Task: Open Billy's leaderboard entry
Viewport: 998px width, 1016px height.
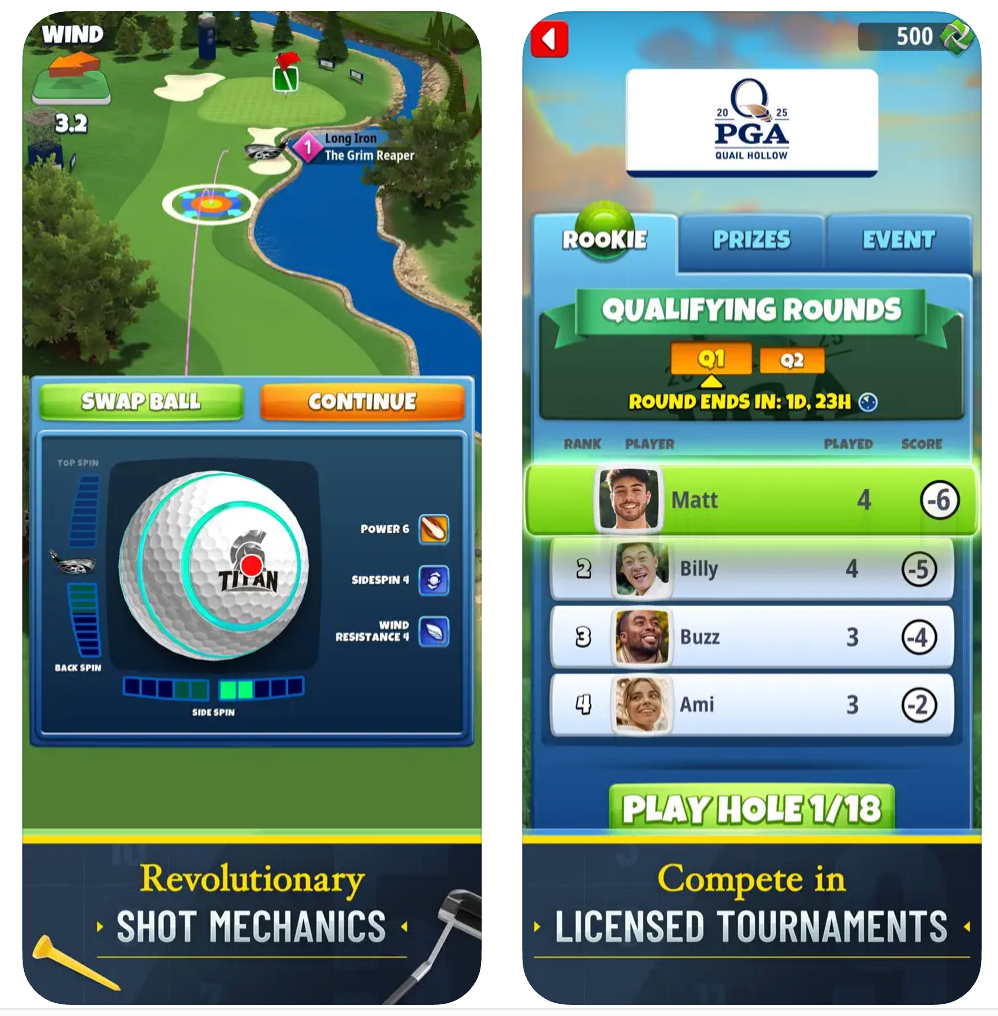Action: (x=751, y=569)
